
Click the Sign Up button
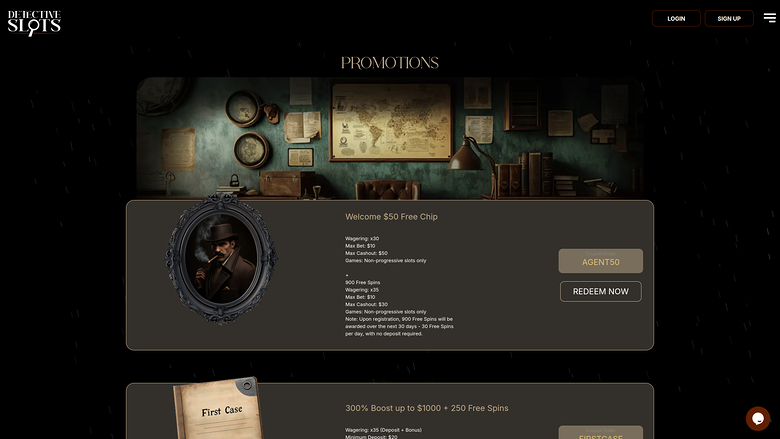(729, 18)
